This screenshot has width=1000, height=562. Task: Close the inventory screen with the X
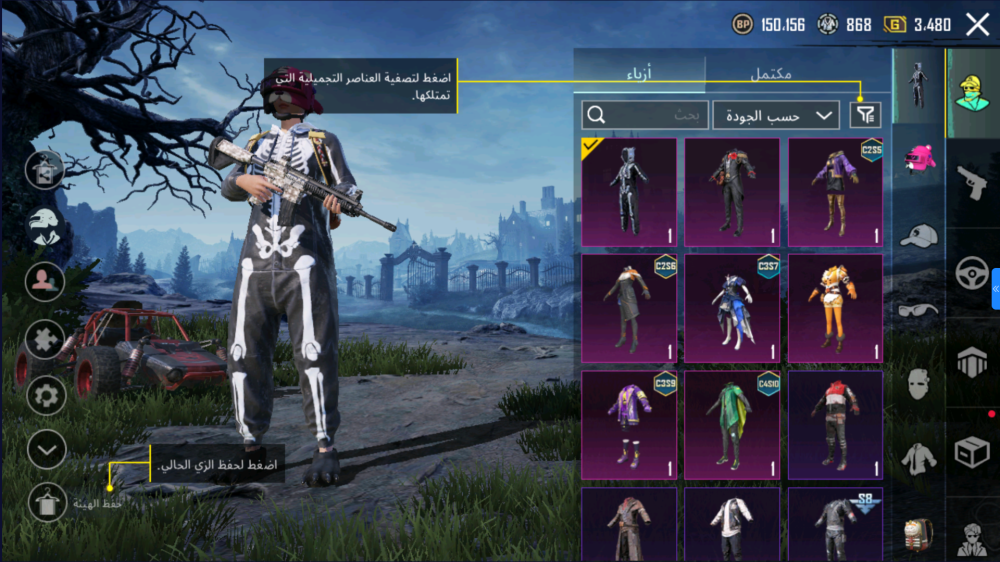tap(977, 25)
